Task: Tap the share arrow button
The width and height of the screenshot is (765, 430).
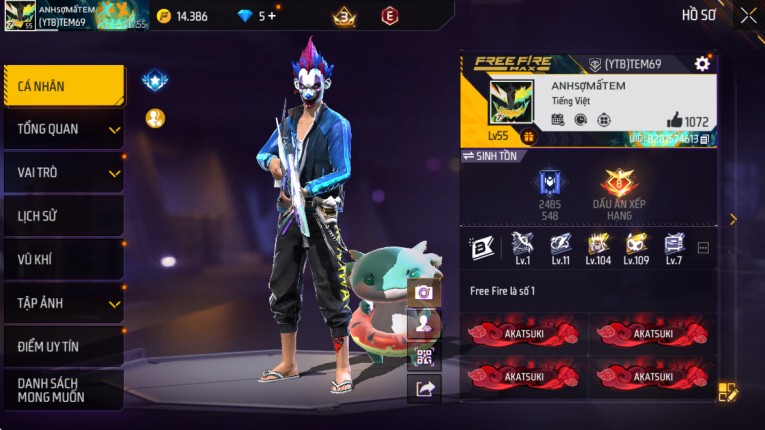Action: (424, 389)
